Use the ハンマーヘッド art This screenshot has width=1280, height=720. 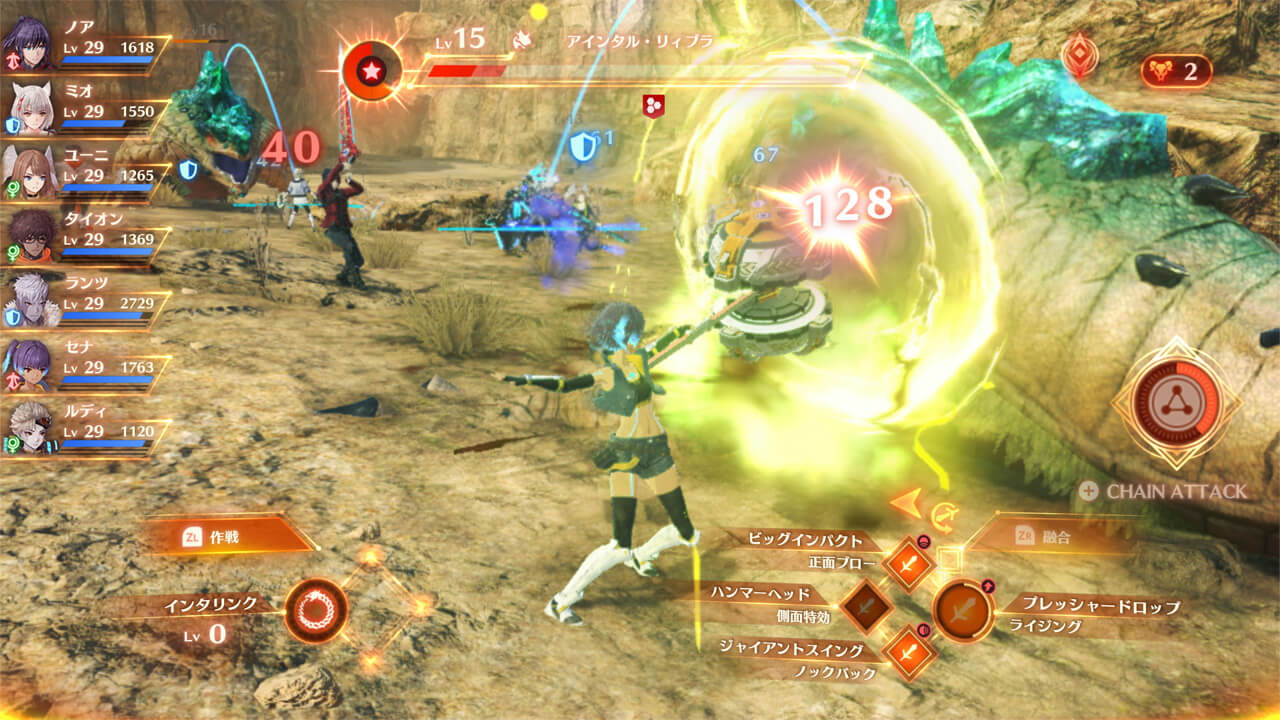[x=866, y=606]
